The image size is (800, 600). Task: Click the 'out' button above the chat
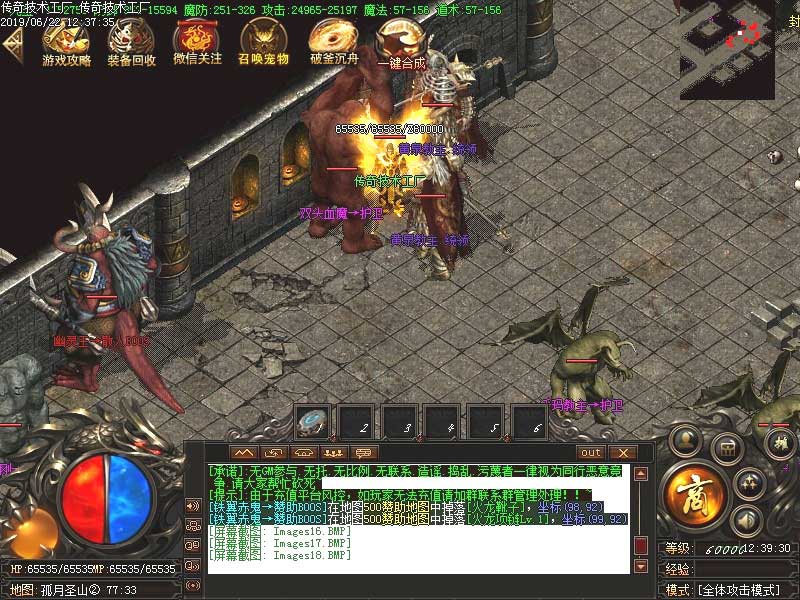point(591,453)
